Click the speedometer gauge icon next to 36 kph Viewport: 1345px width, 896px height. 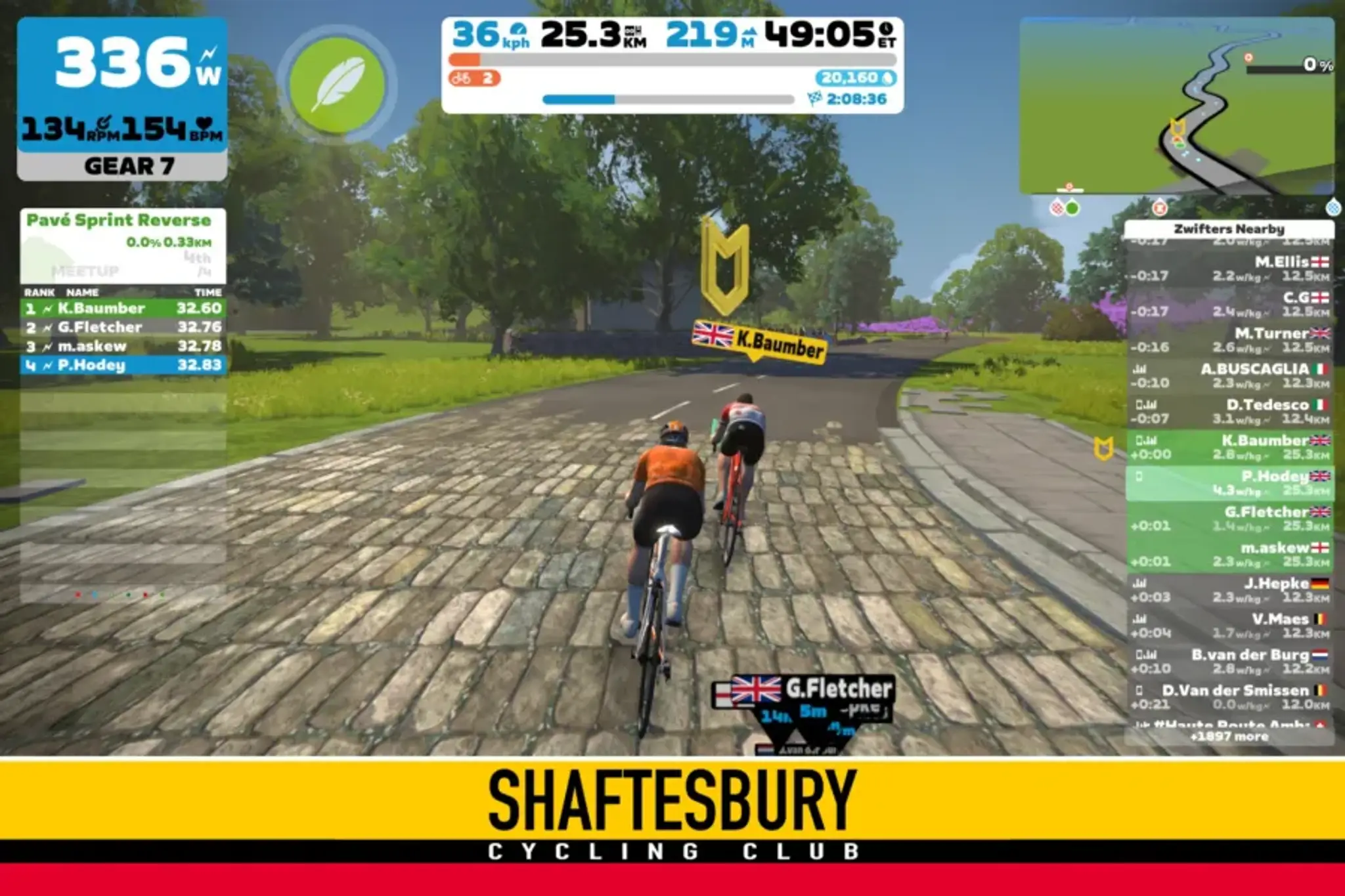518,30
